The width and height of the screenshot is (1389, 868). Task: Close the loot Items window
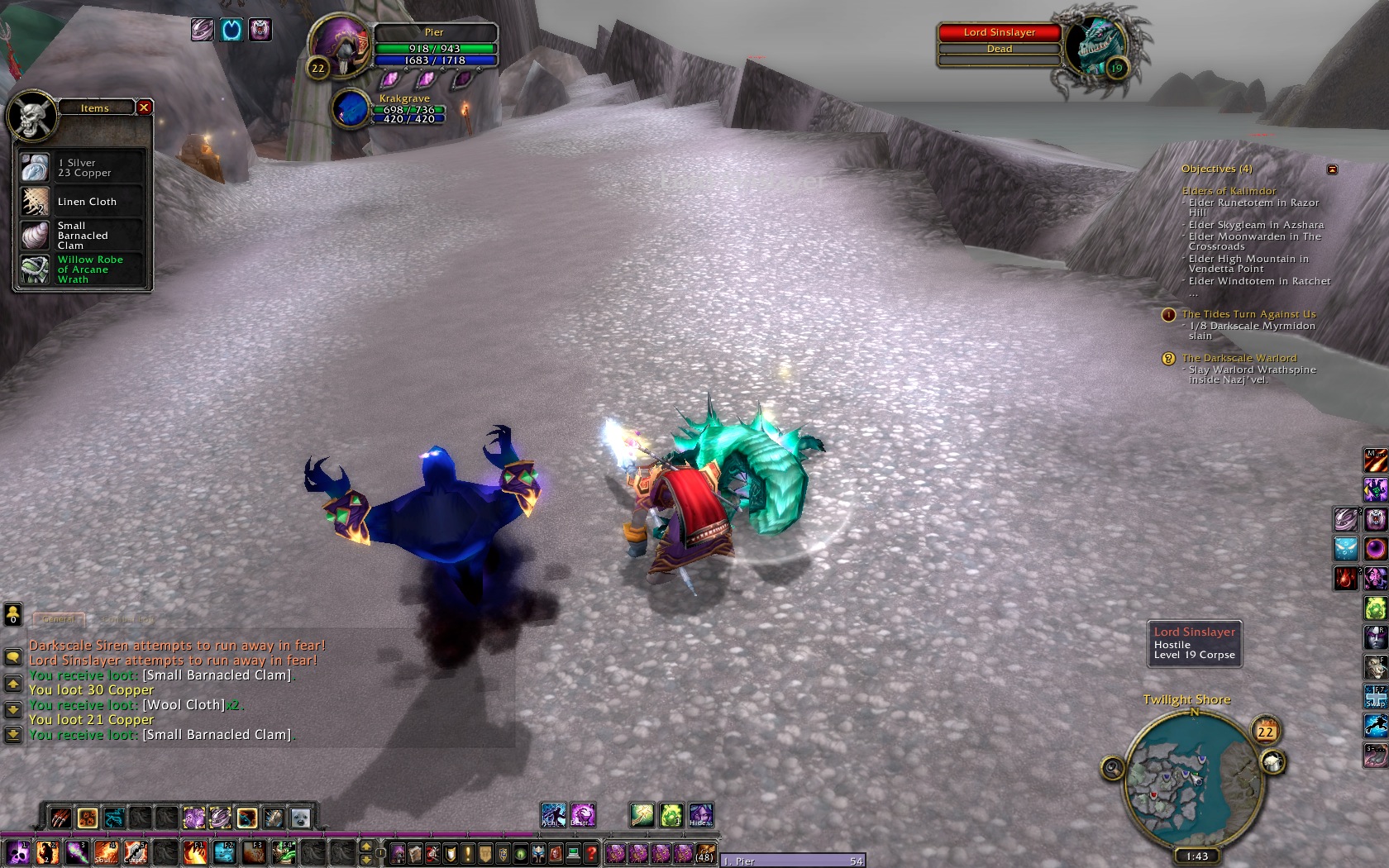(x=144, y=107)
